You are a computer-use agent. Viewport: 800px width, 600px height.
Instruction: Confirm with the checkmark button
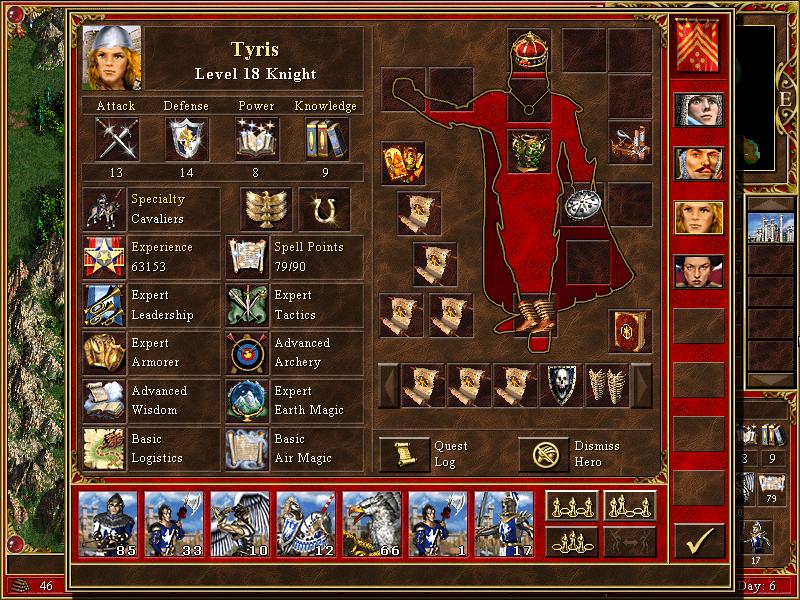click(699, 541)
